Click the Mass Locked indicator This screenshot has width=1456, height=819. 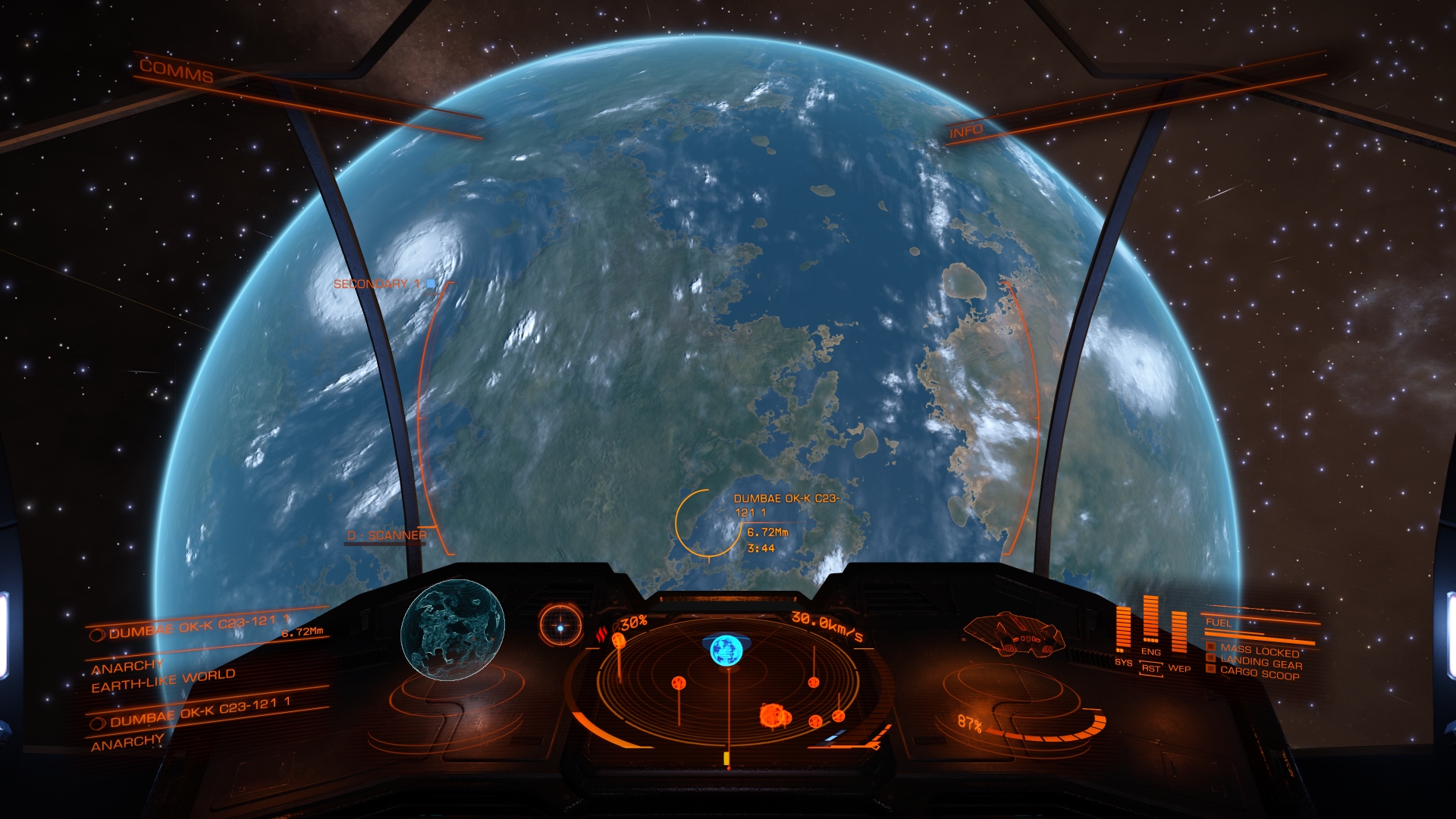1259,650
